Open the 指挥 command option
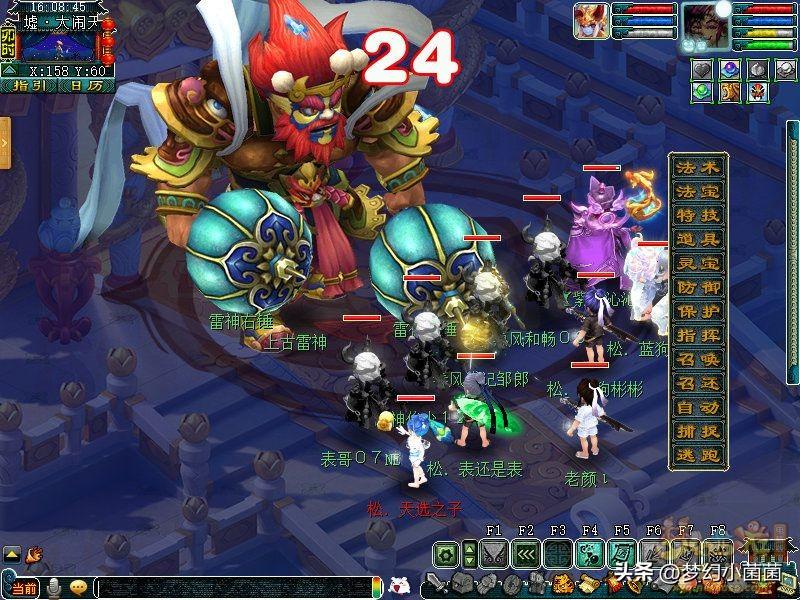This screenshot has height=600, width=800. [x=697, y=336]
